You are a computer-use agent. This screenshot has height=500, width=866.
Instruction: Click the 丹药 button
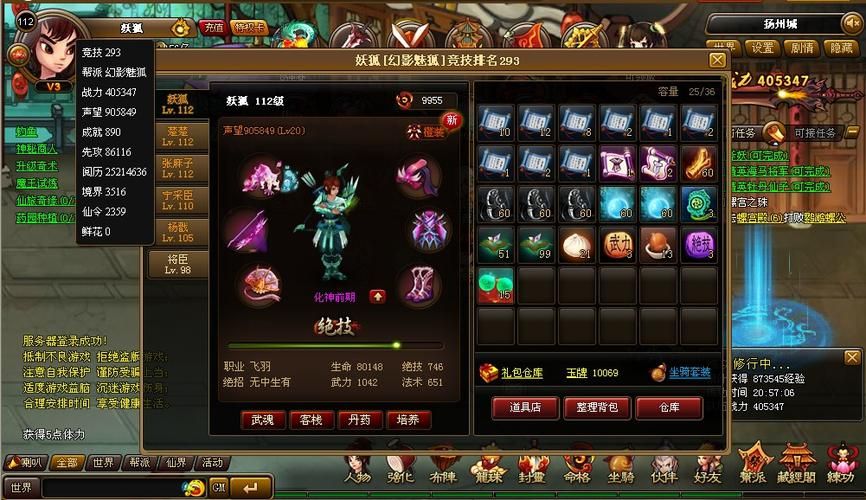359,420
